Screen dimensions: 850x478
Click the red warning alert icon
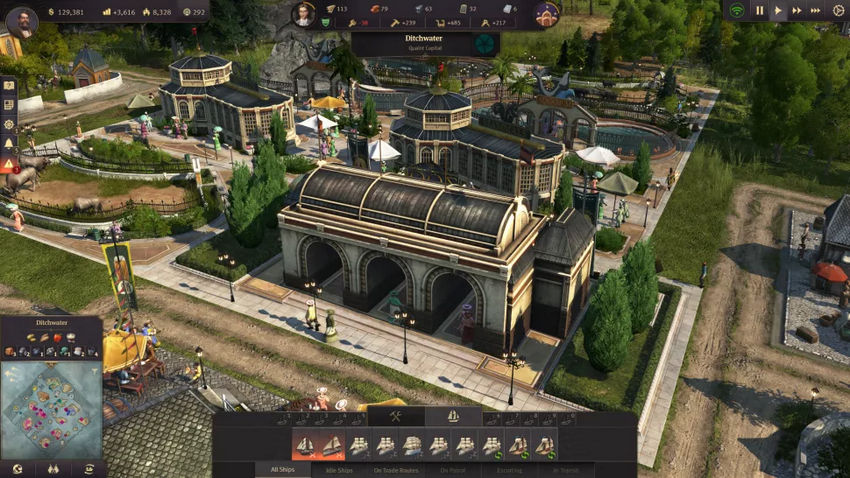coord(9,165)
